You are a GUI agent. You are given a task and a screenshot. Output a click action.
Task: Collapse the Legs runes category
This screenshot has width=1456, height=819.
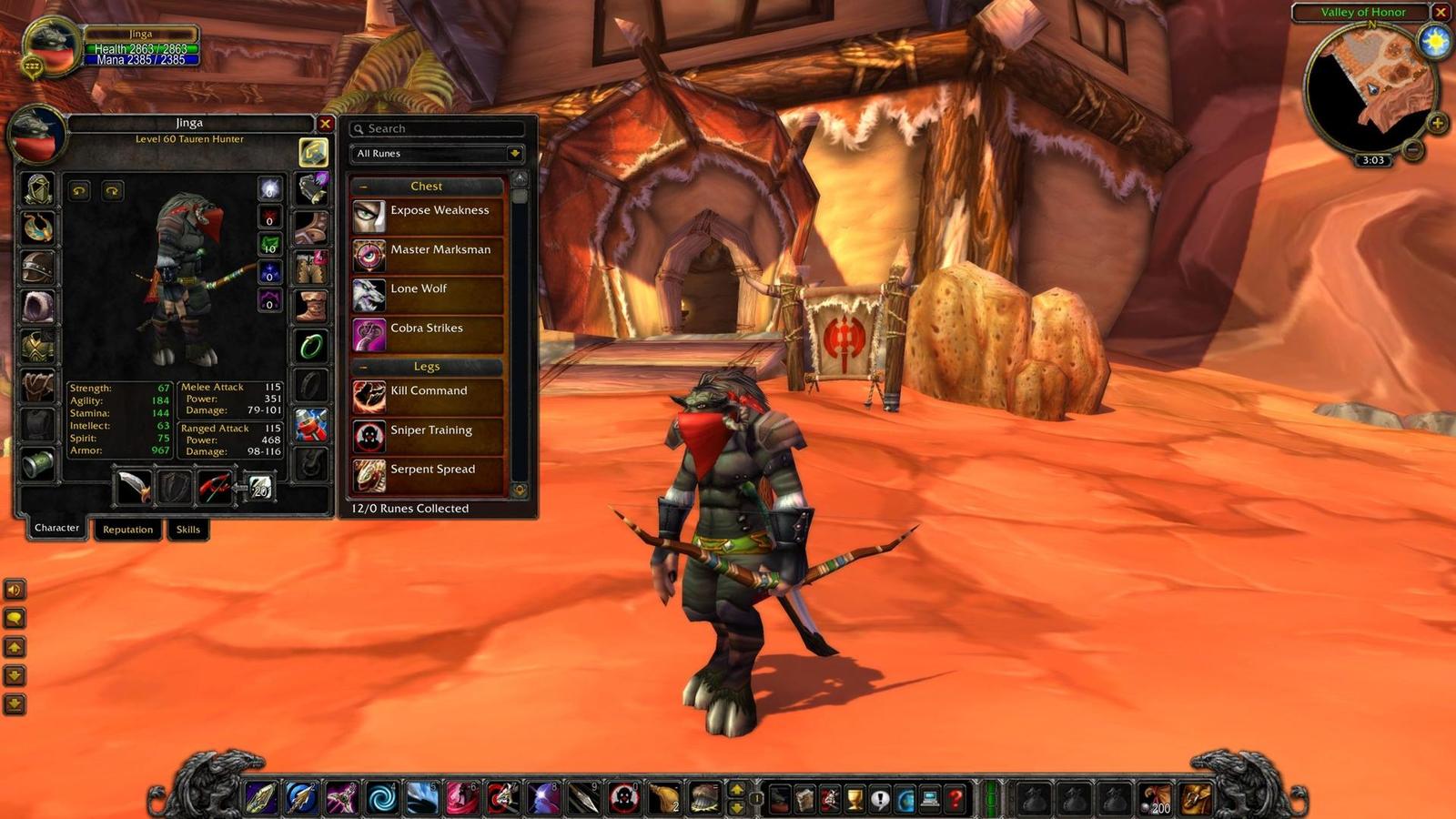[363, 366]
